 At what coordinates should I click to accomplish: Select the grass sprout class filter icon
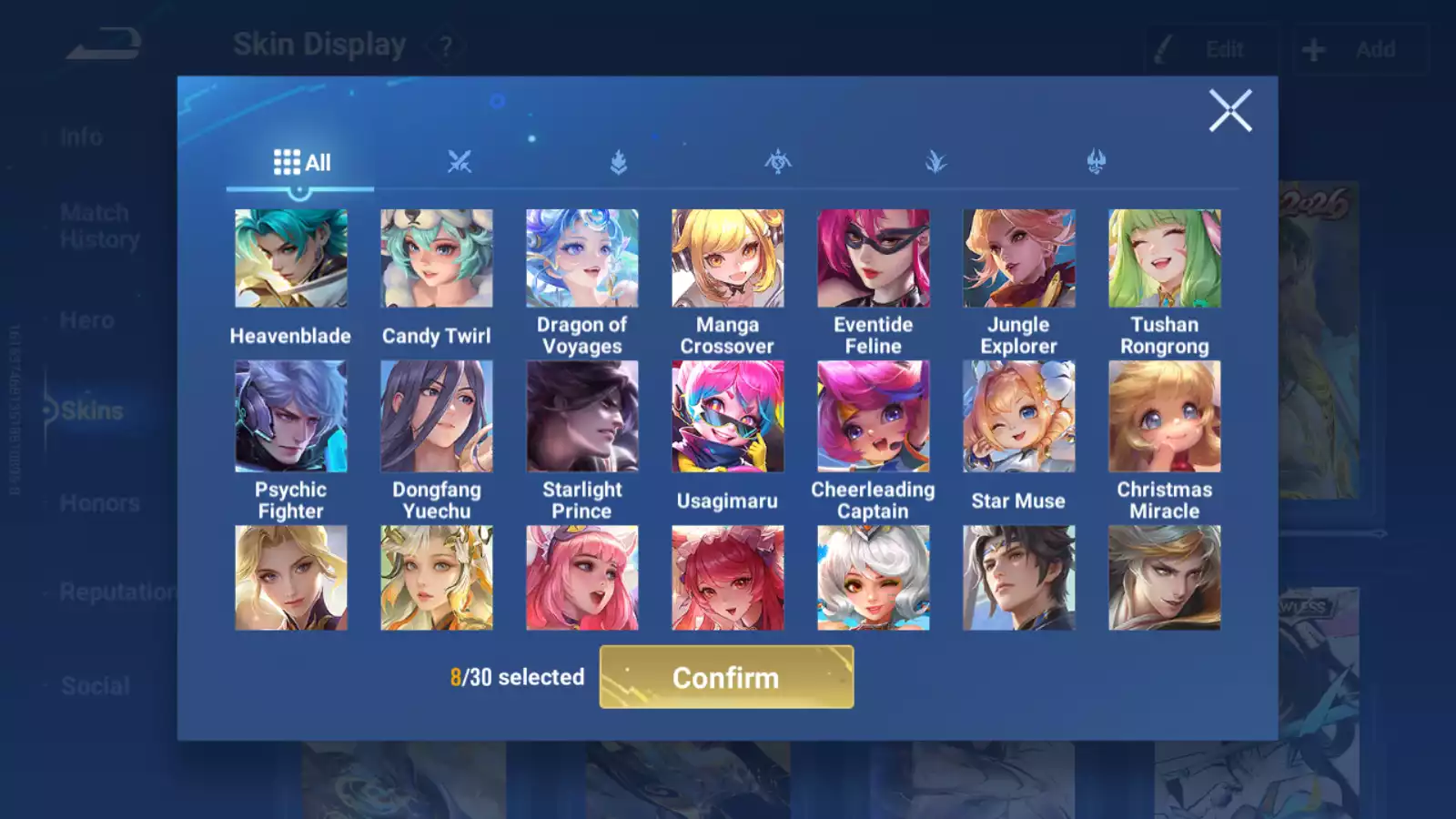point(937,162)
